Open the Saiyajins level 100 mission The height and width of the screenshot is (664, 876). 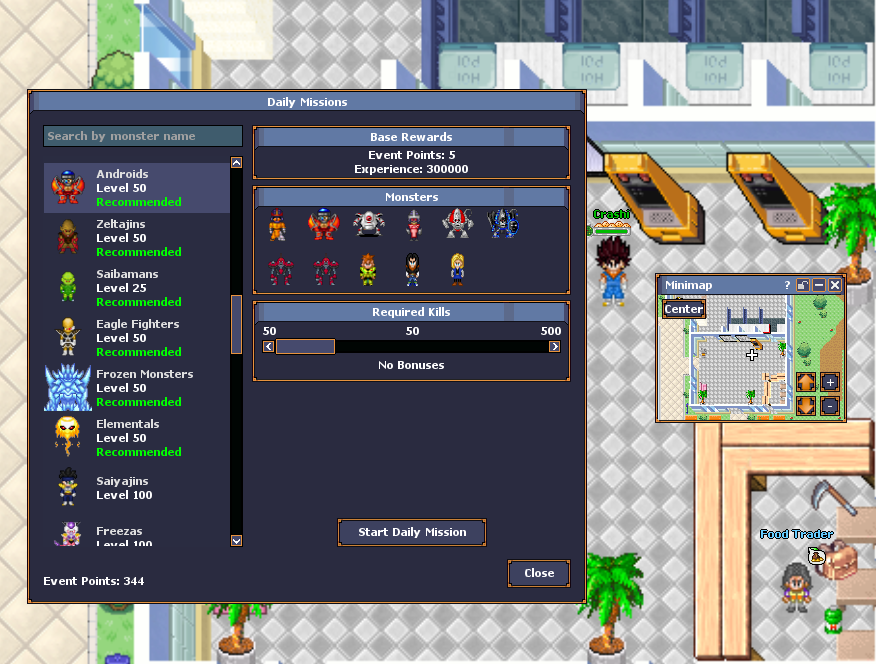[136, 488]
